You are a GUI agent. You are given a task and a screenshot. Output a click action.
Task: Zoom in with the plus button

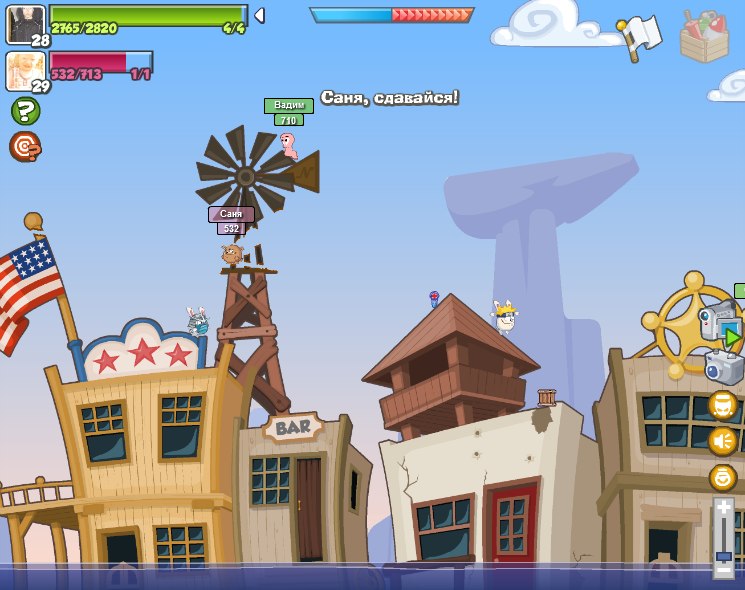tap(724, 509)
